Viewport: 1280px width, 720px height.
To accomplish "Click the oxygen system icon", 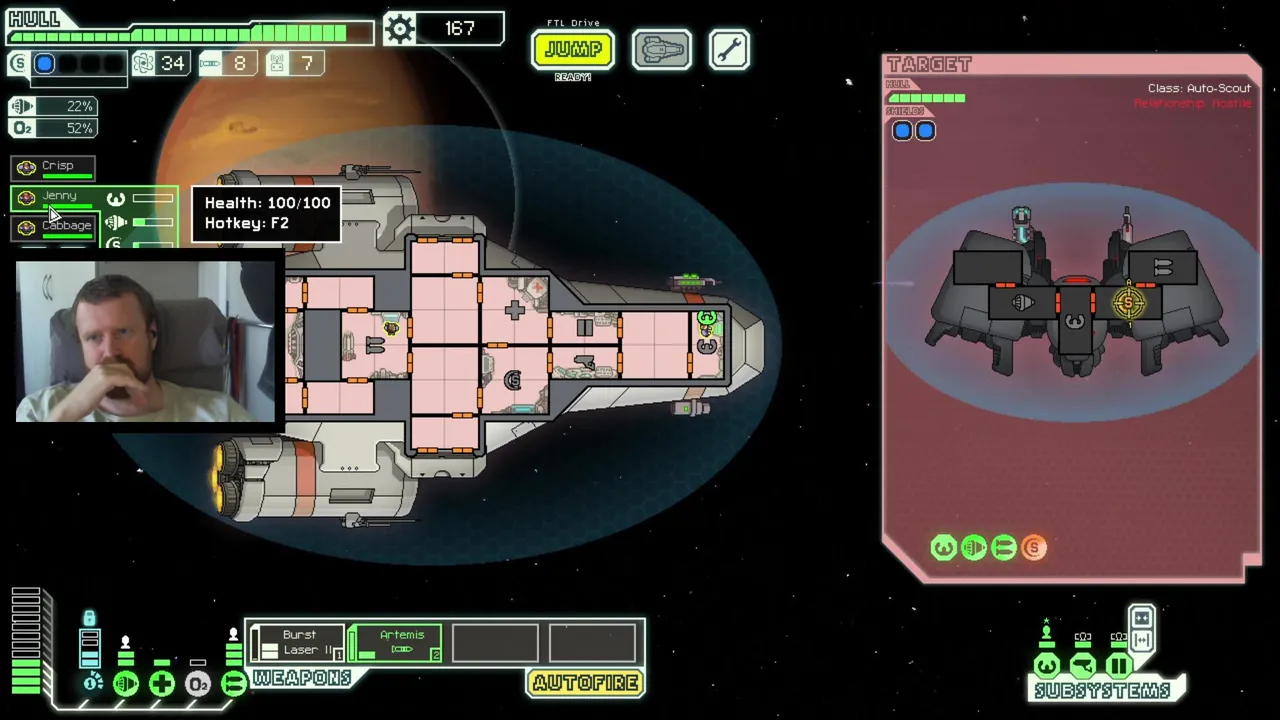I will pos(197,684).
